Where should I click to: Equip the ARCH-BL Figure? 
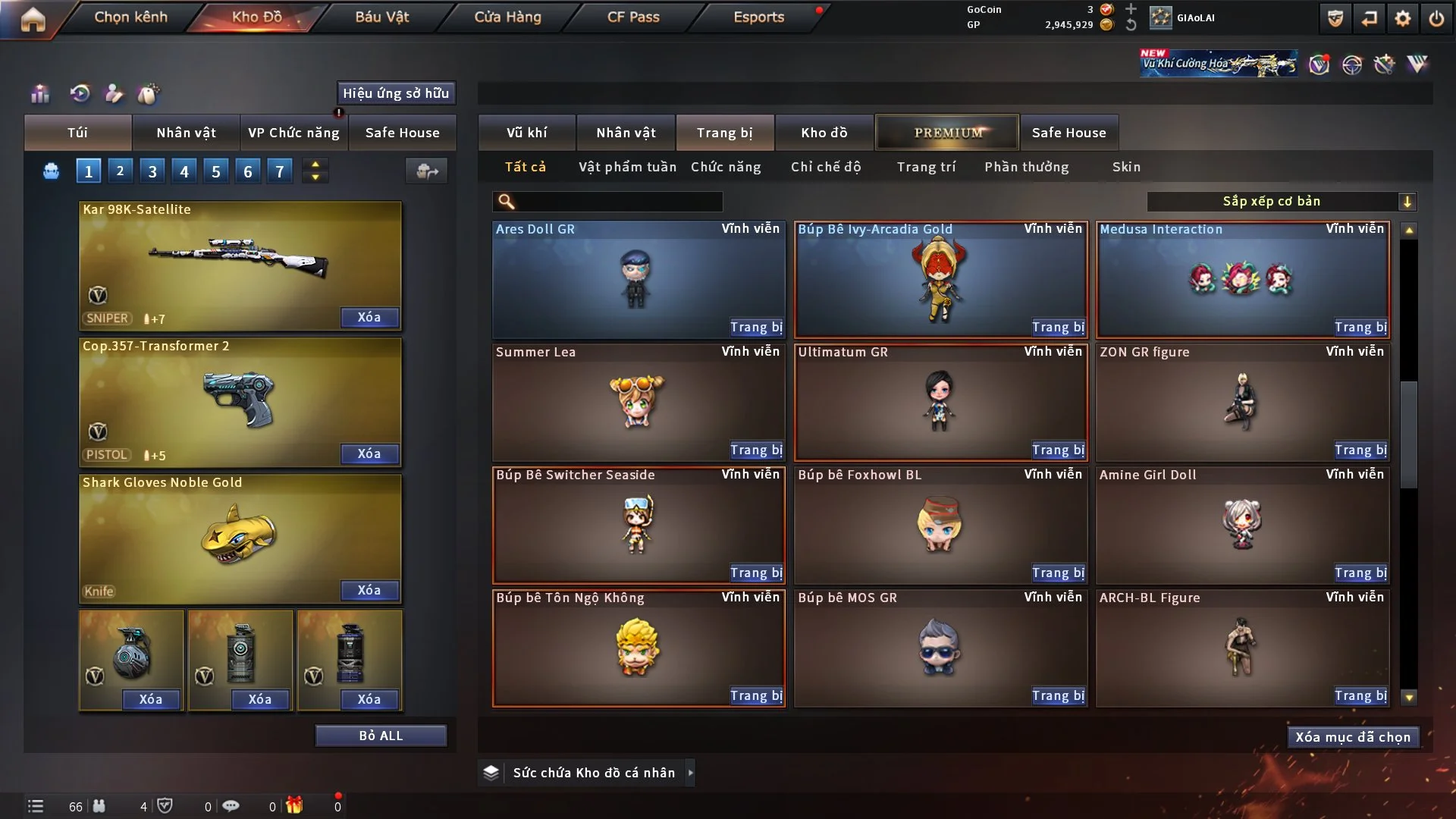pyautogui.click(x=1360, y=695)
